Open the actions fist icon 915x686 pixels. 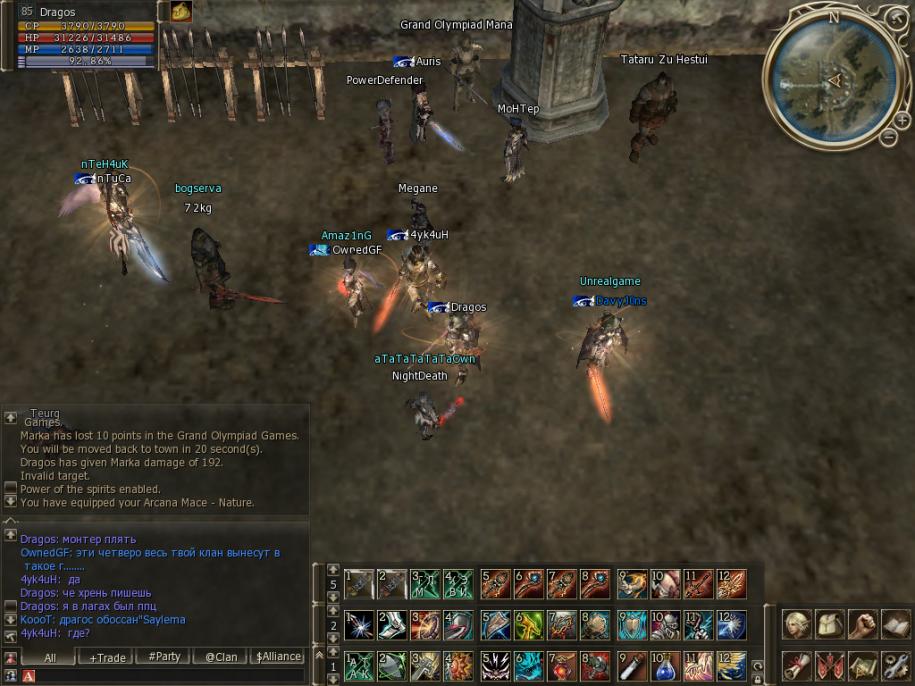(x=863, y=625)
